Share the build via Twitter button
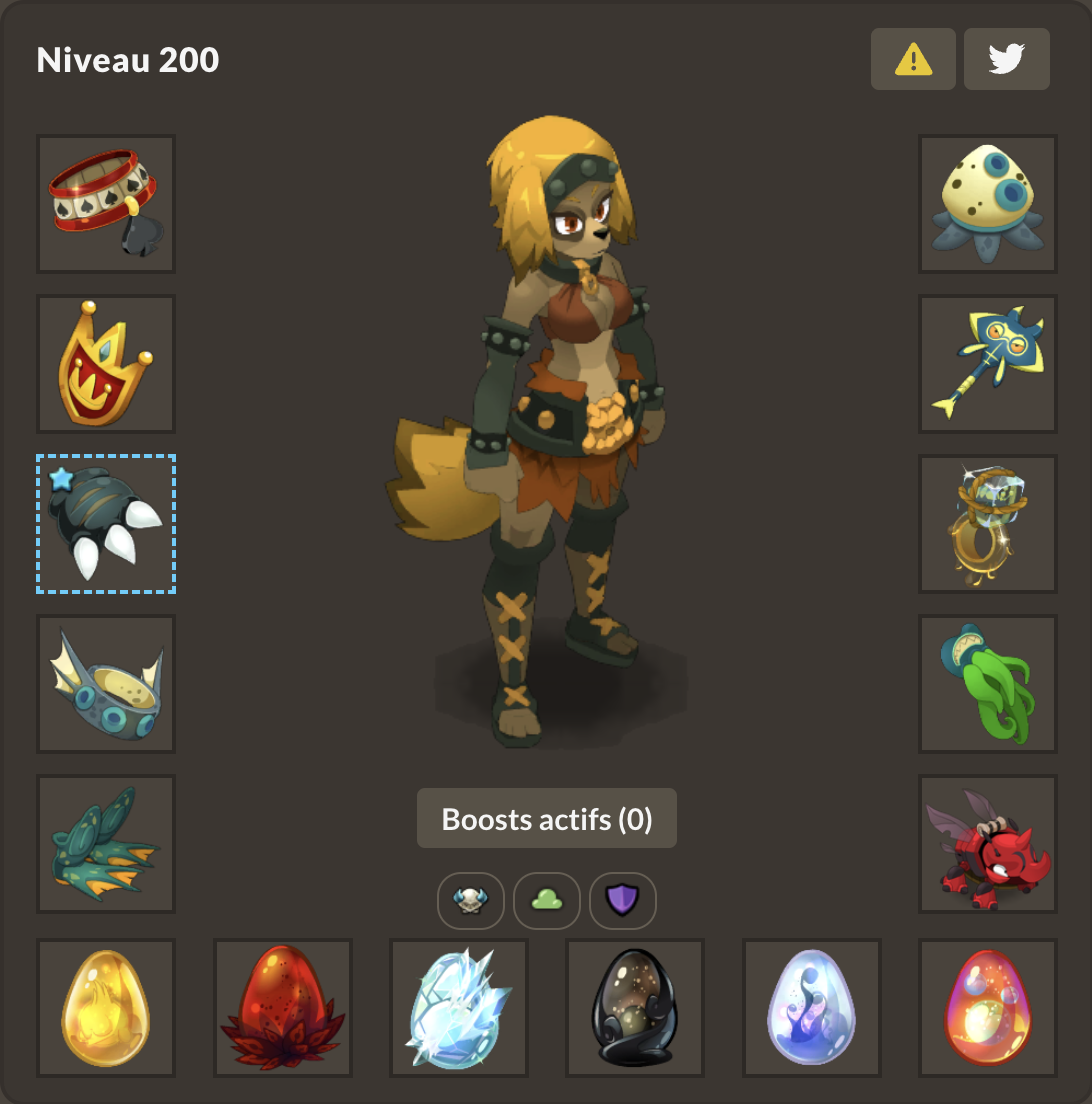The width and height of the screenshot is (1092, 1104). click(1006, 60)
